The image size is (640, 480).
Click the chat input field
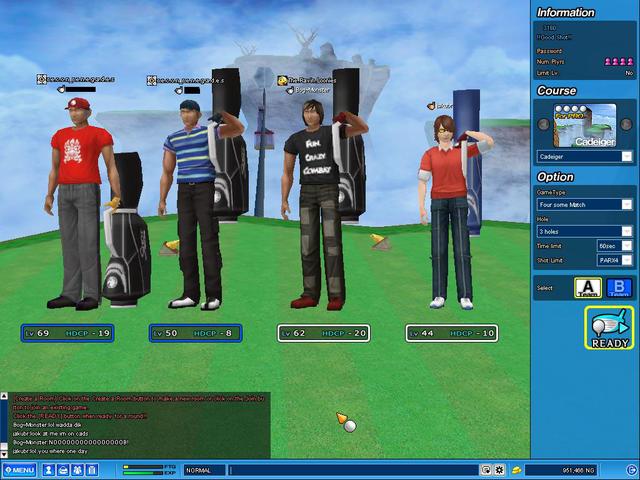click(x=350, y=469)
